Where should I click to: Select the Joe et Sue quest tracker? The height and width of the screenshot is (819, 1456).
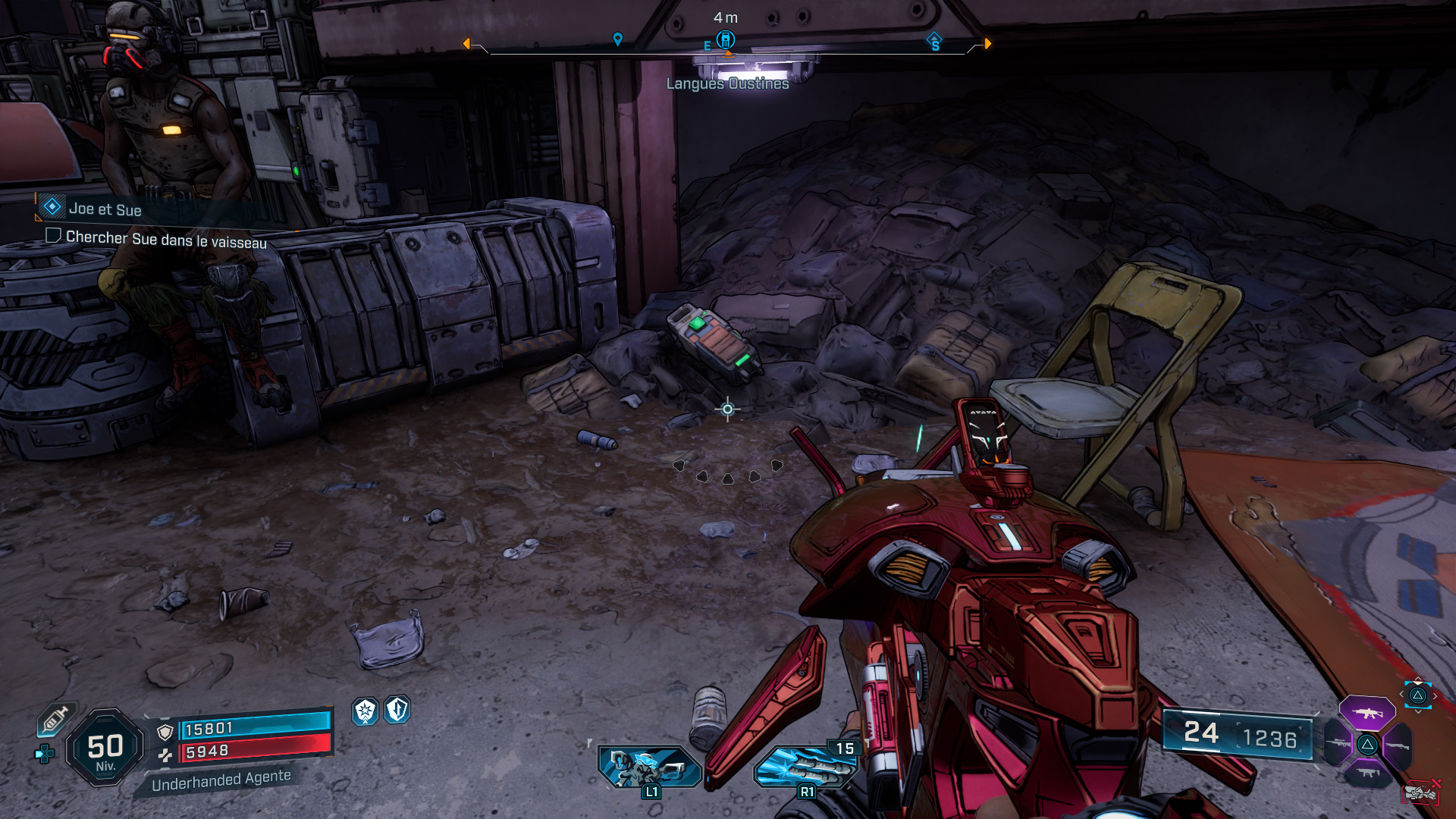point(105,209)
